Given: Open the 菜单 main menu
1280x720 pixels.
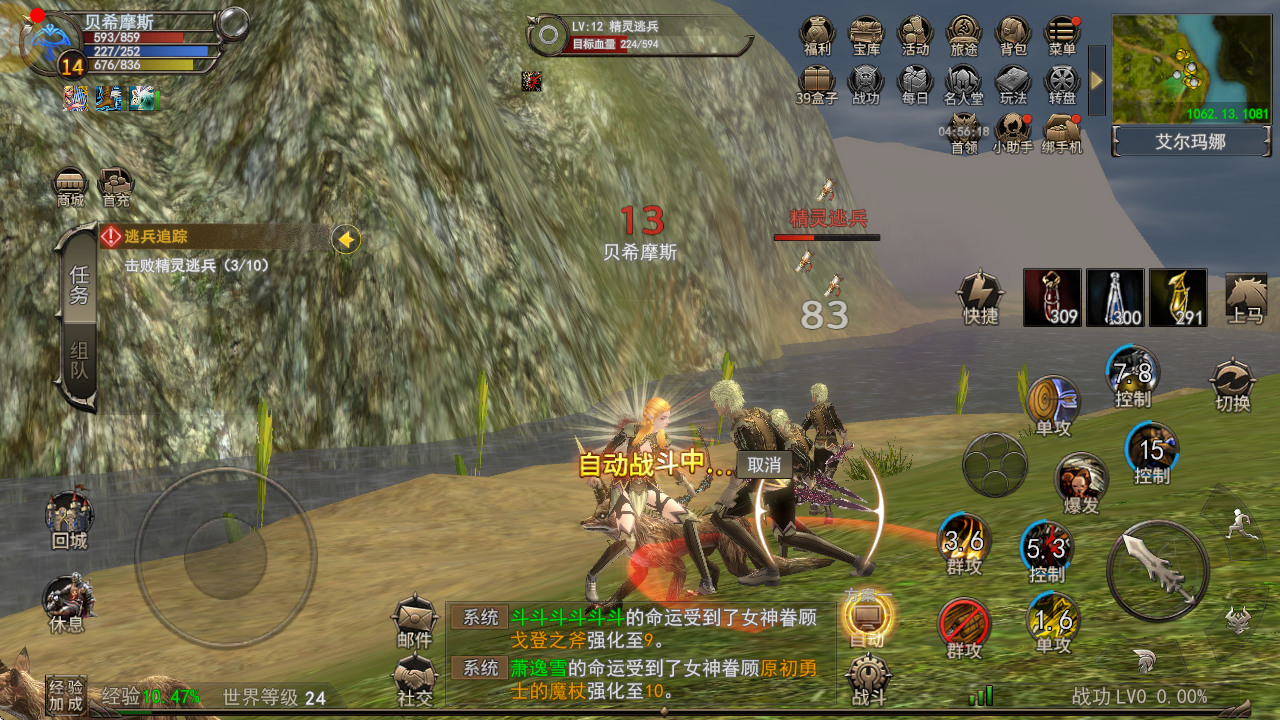Looking at the screenshot, I should point(1062,34).
